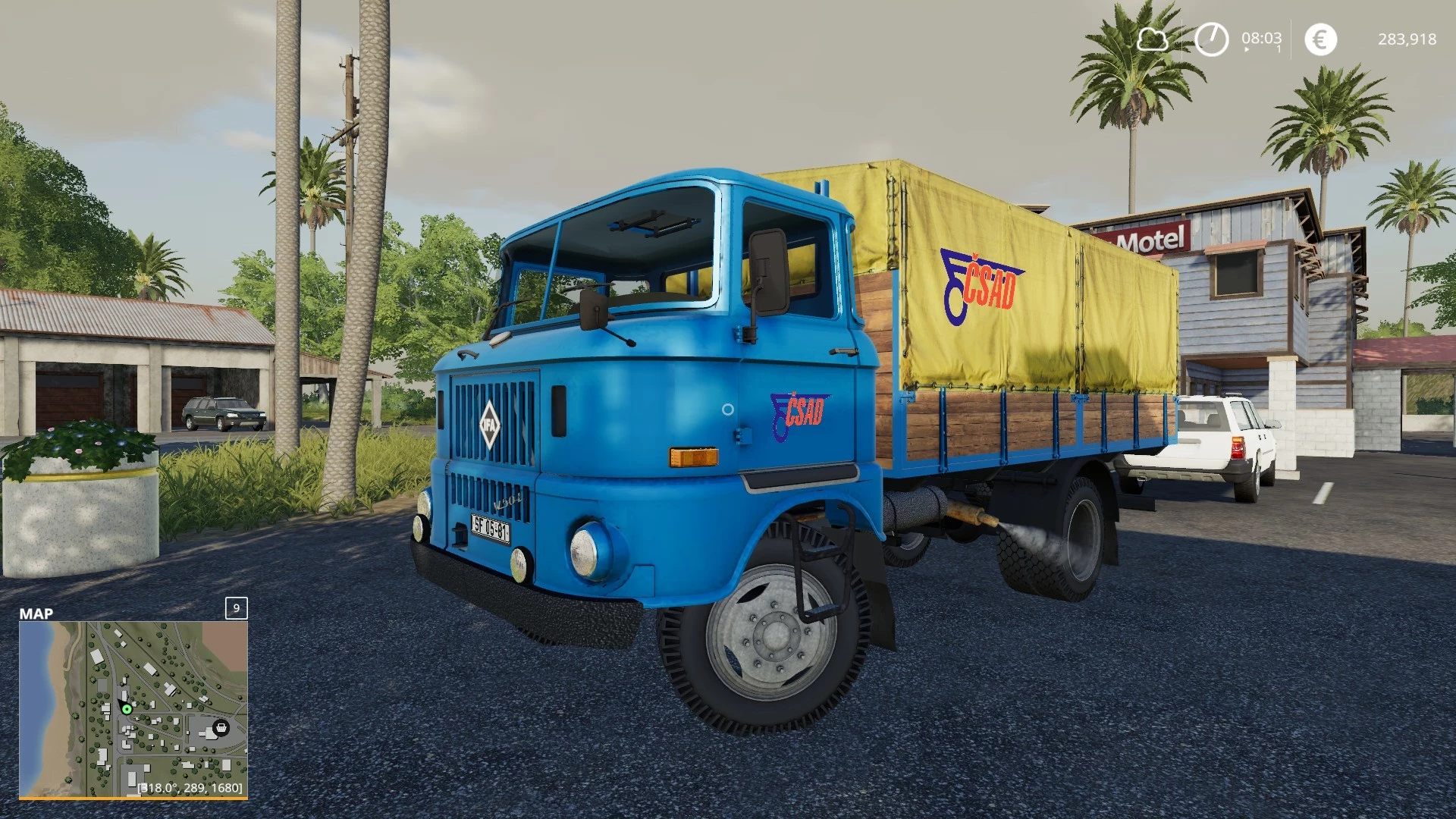Click the 283,918 money balance

[x=1407, y=39]
